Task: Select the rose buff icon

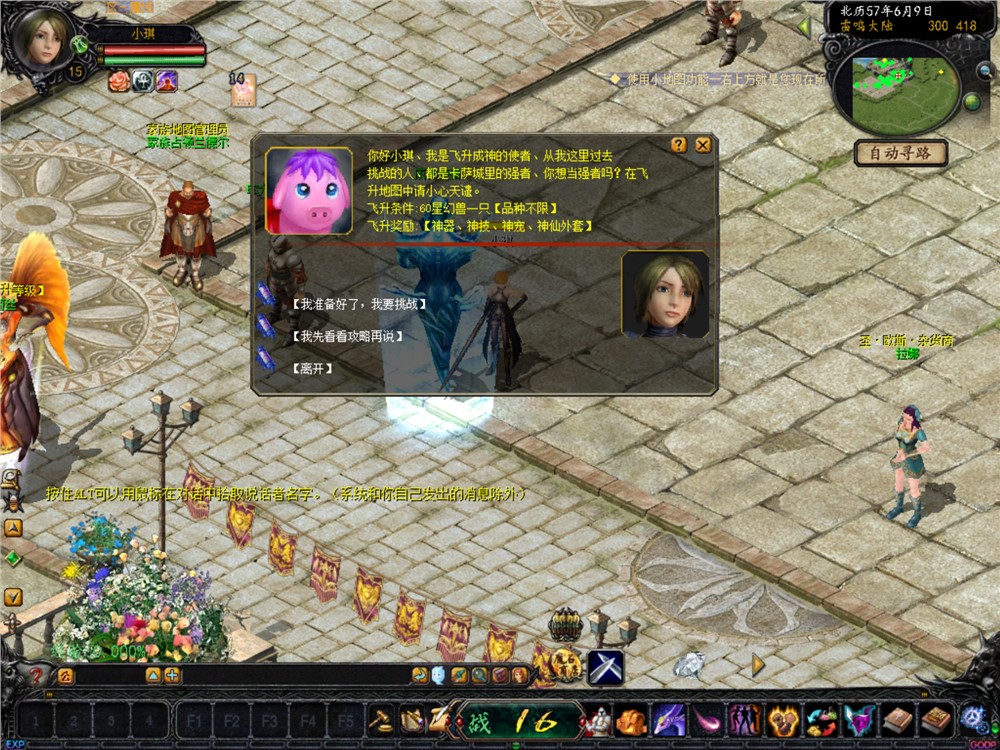Action: pos(119,81)
